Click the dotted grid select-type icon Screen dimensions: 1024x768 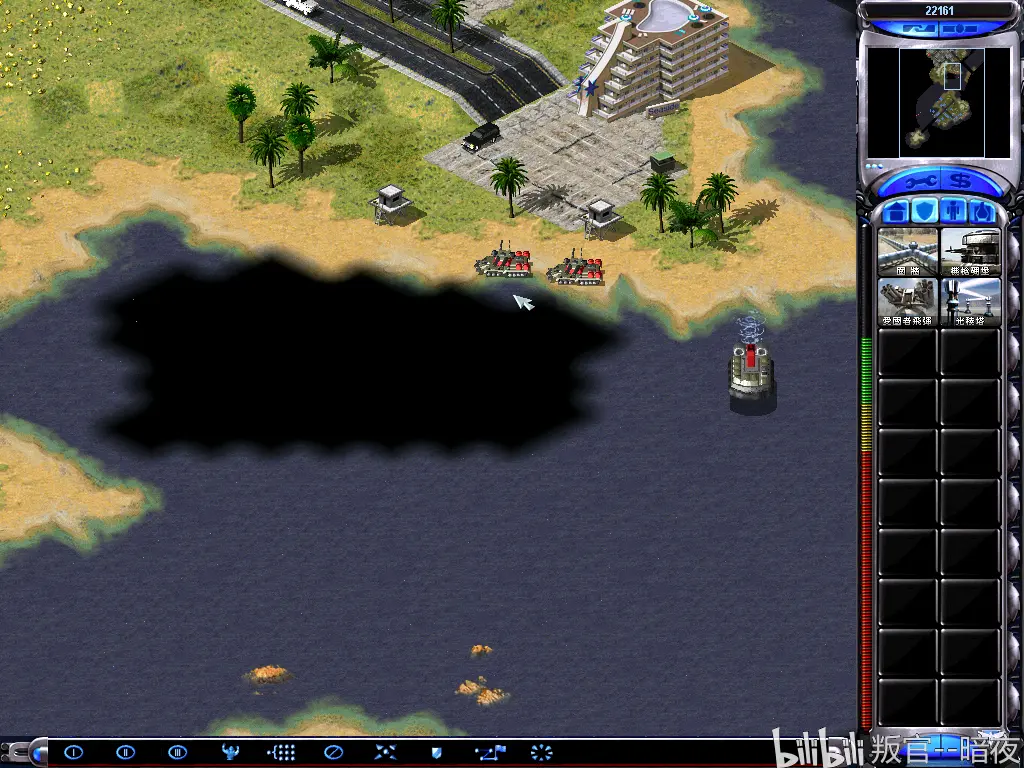click(281, 752)
